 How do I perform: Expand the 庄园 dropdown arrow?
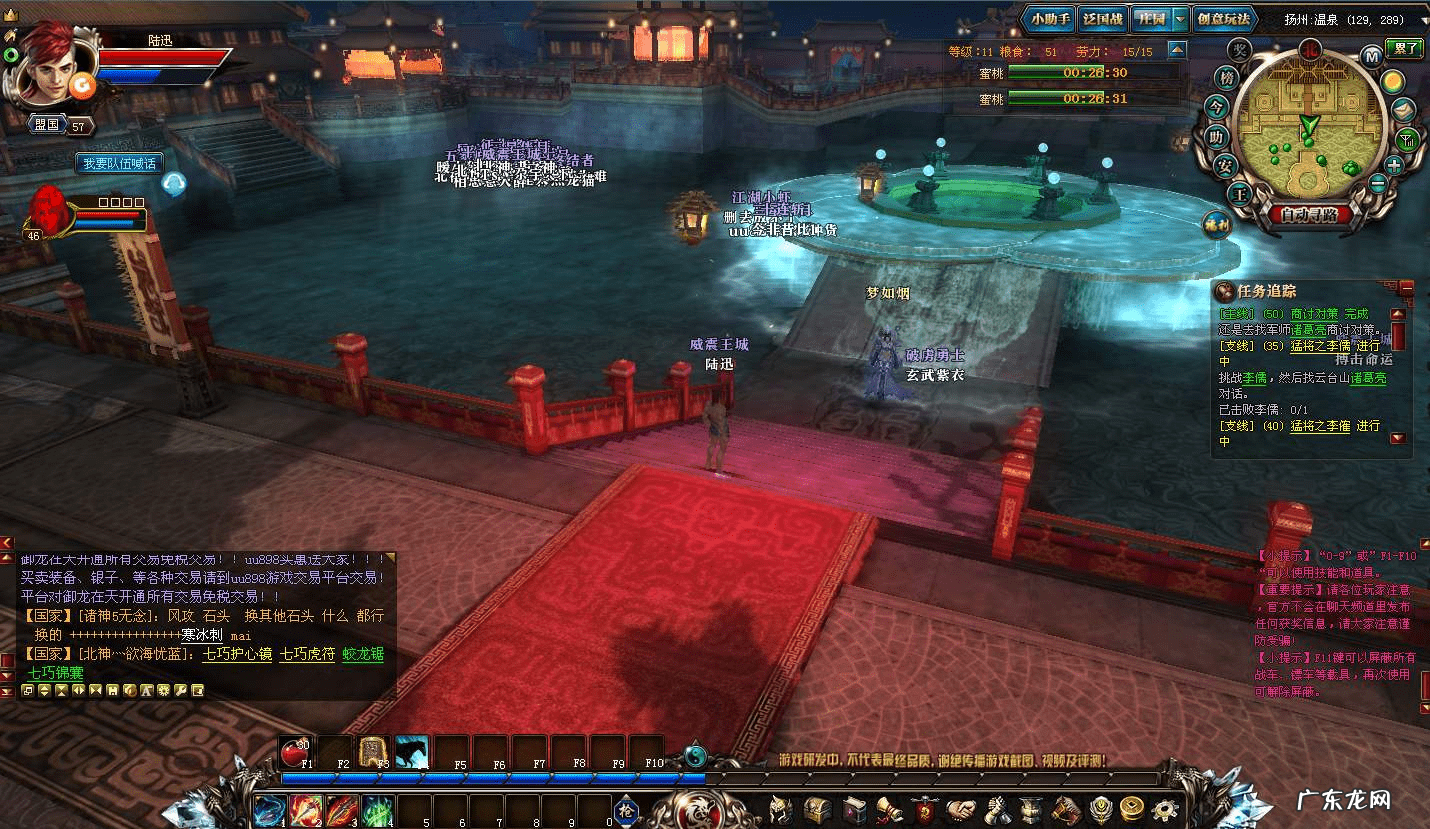[x=1180, y=19]
